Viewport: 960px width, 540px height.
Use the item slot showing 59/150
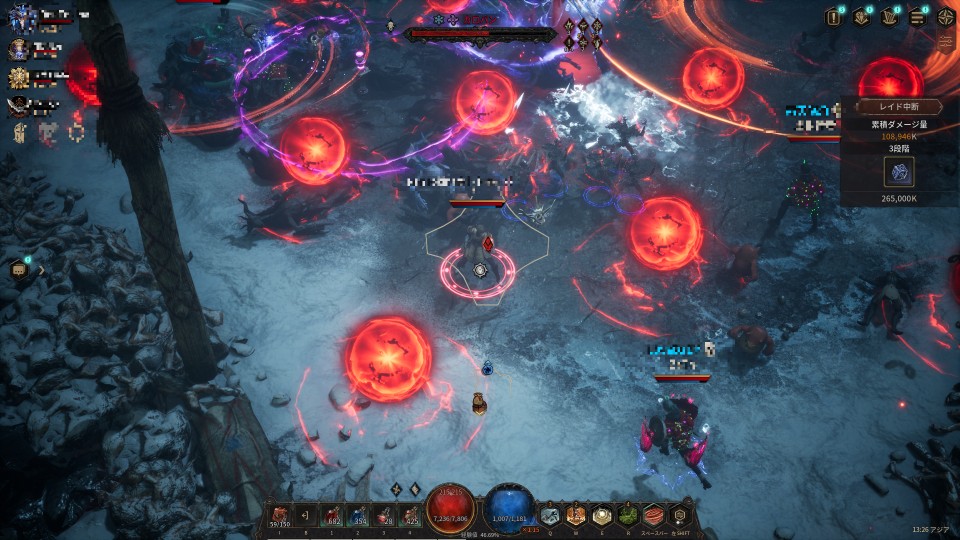[x=279, y=515]
